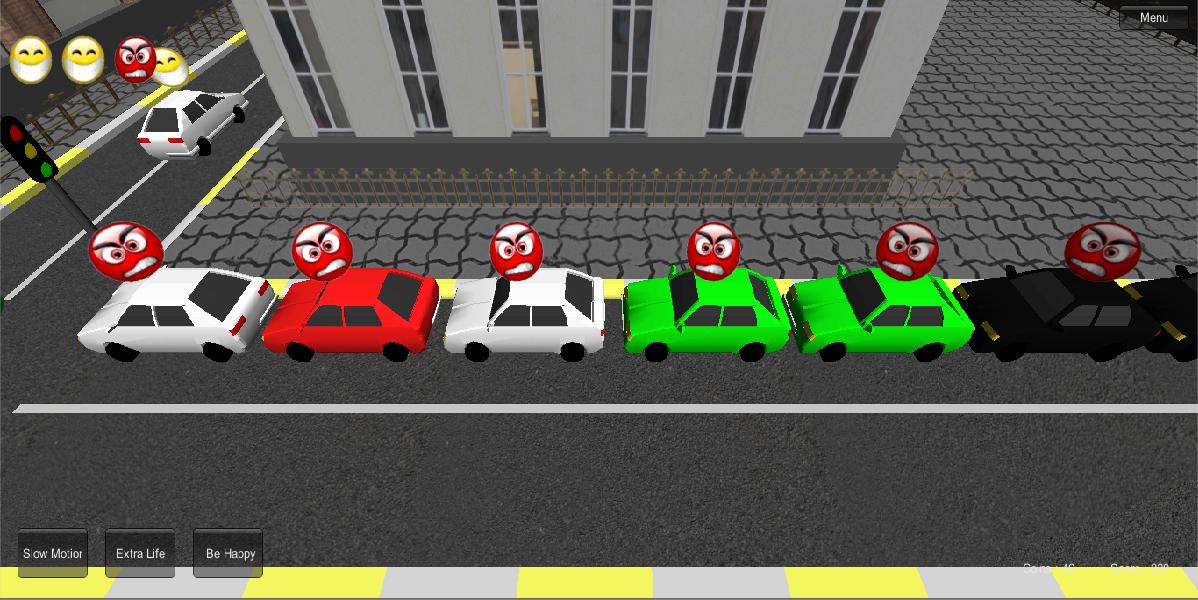Use the Extra Life button
1198x600 pixels.
click(140, 553)
